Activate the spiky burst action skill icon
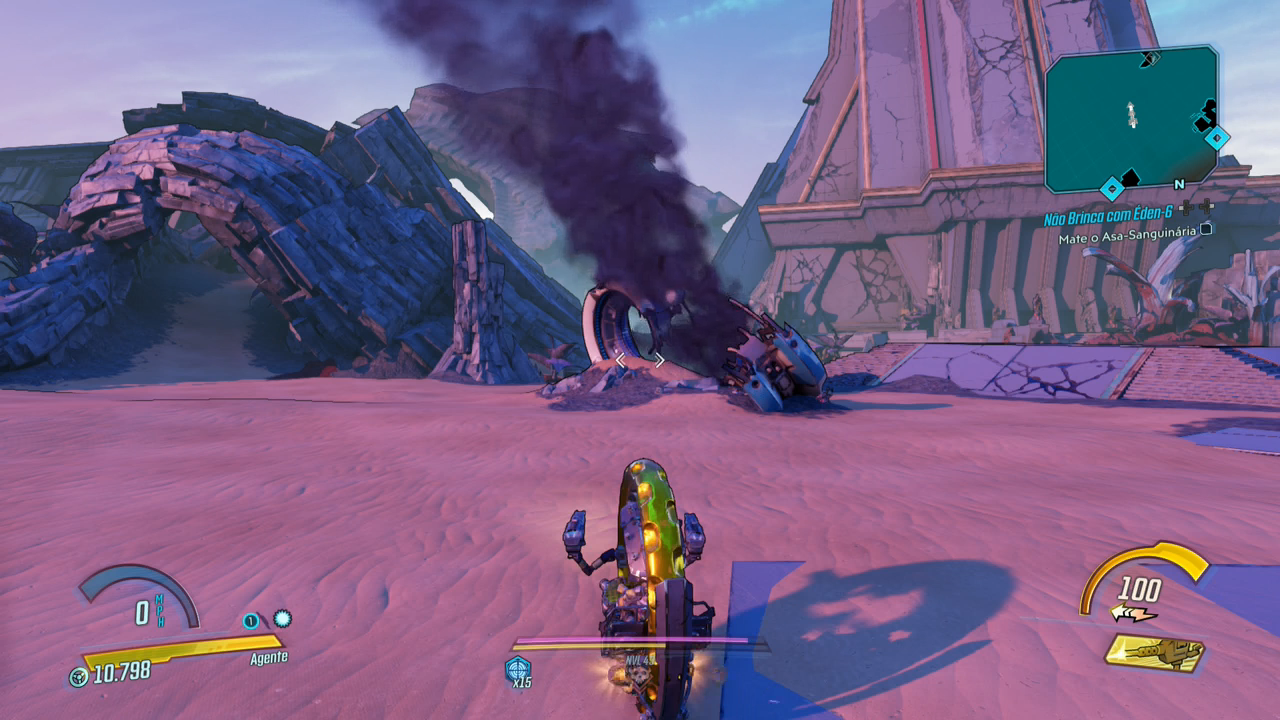This screenshot has height=720, width=1280. (282, 619)
